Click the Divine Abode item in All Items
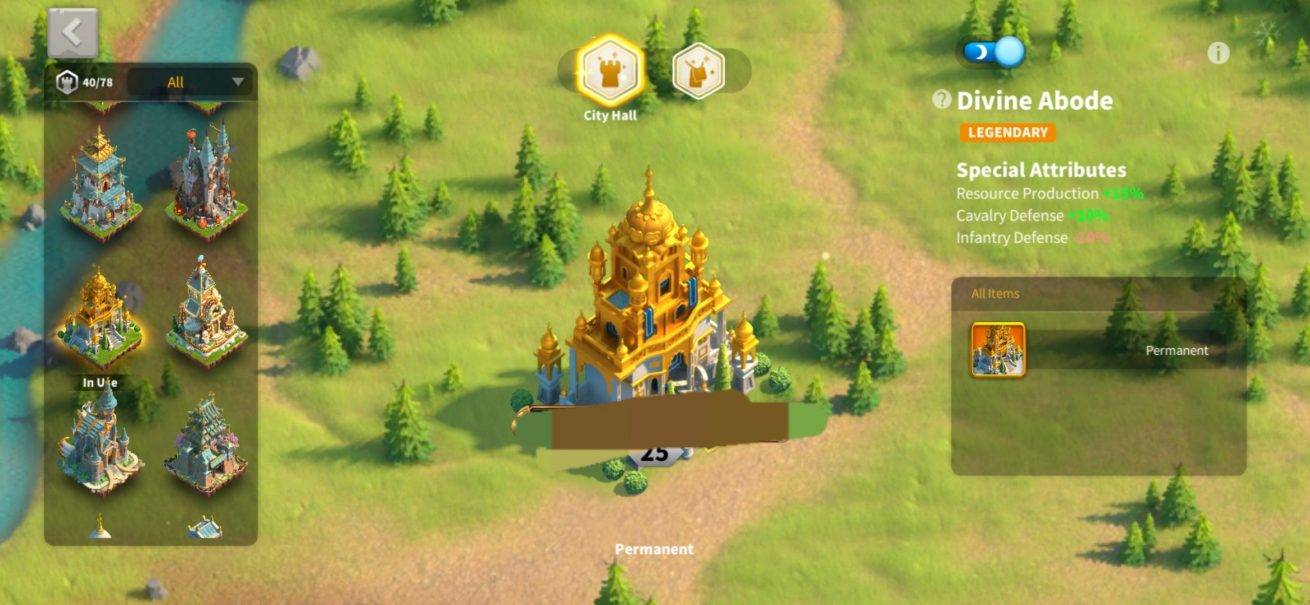 [997, 350]
